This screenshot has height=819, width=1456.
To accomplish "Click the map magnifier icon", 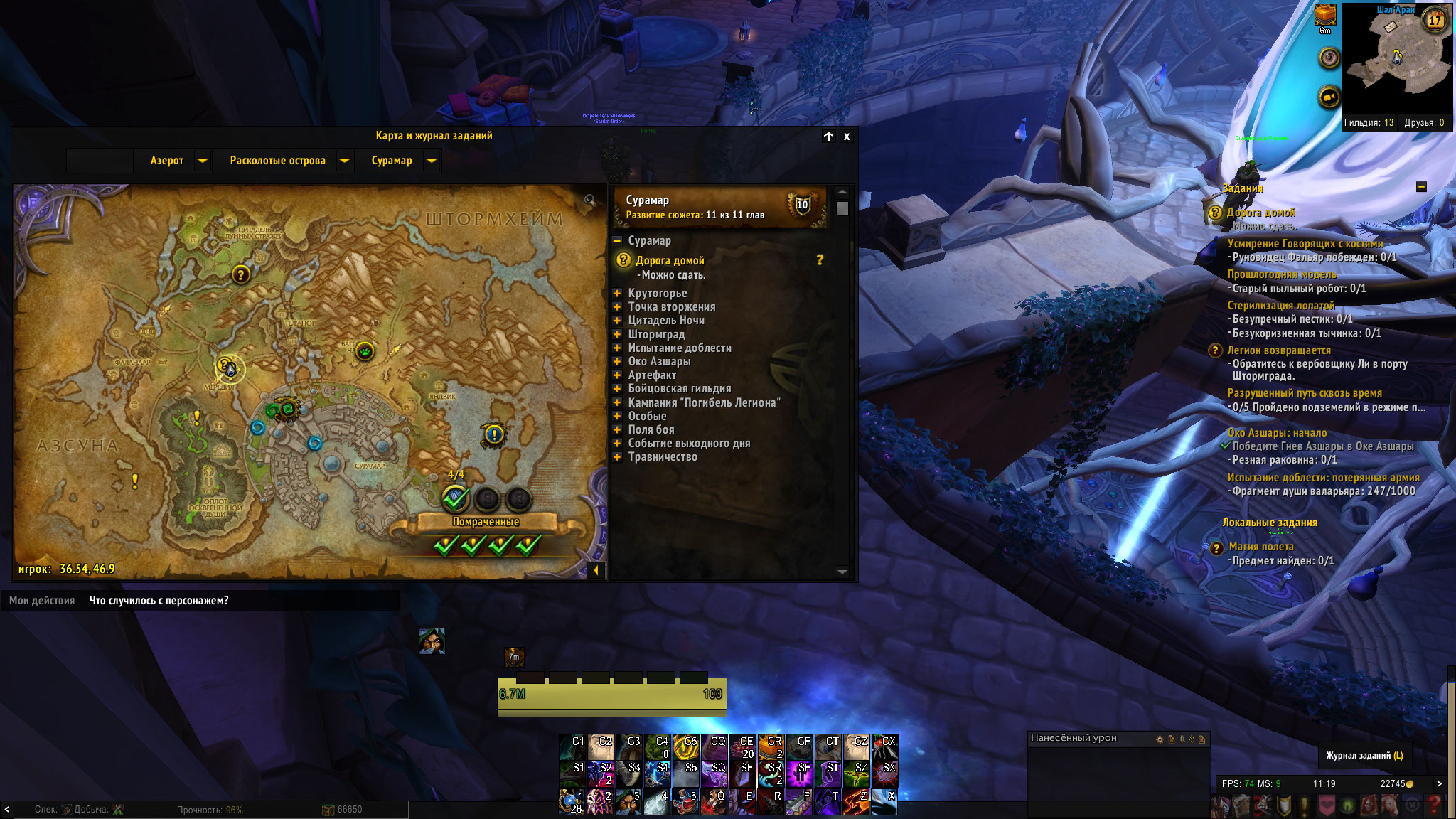I will point(589,200).
